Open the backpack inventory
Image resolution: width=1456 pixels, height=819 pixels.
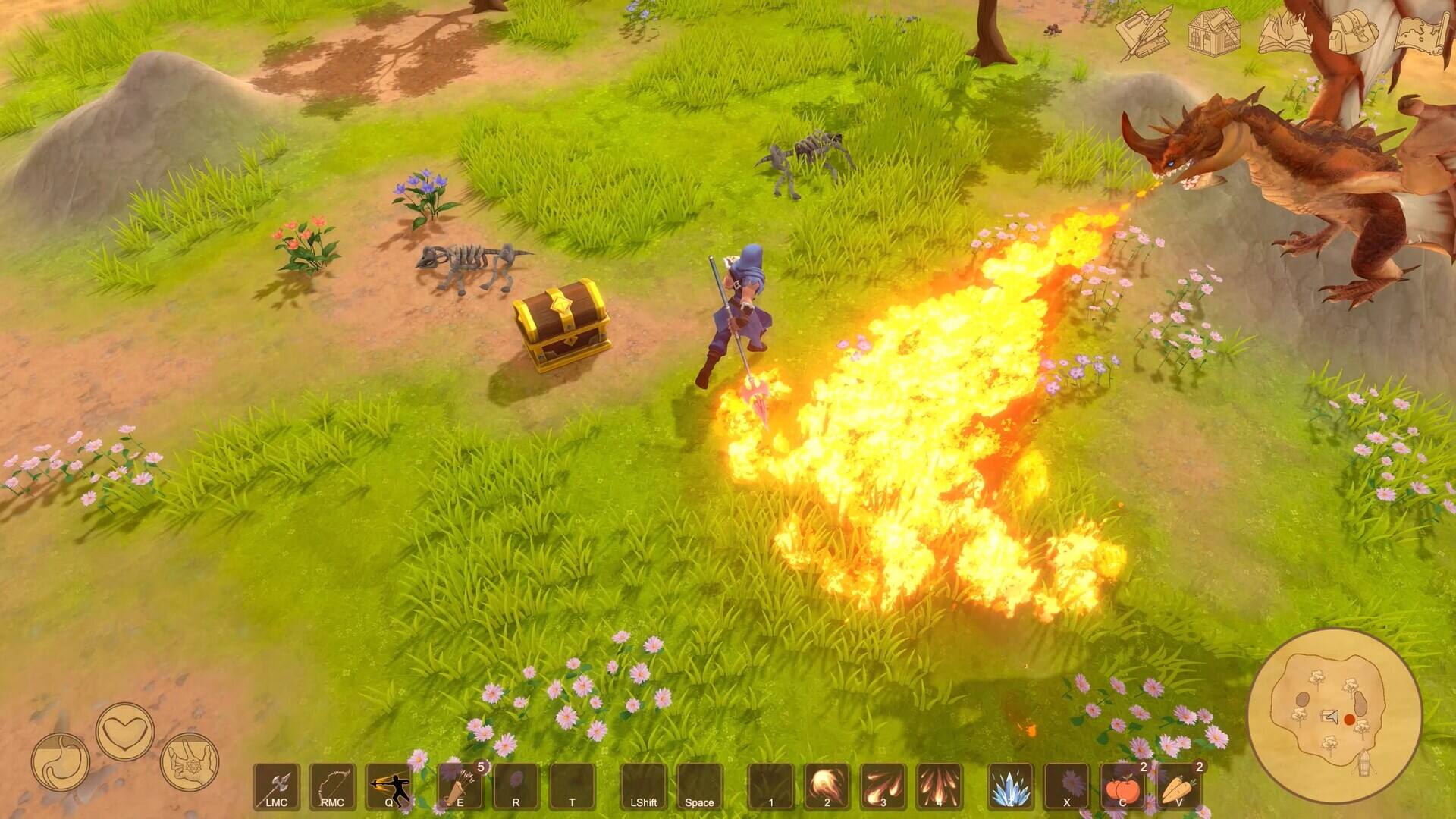[1354, 32]
